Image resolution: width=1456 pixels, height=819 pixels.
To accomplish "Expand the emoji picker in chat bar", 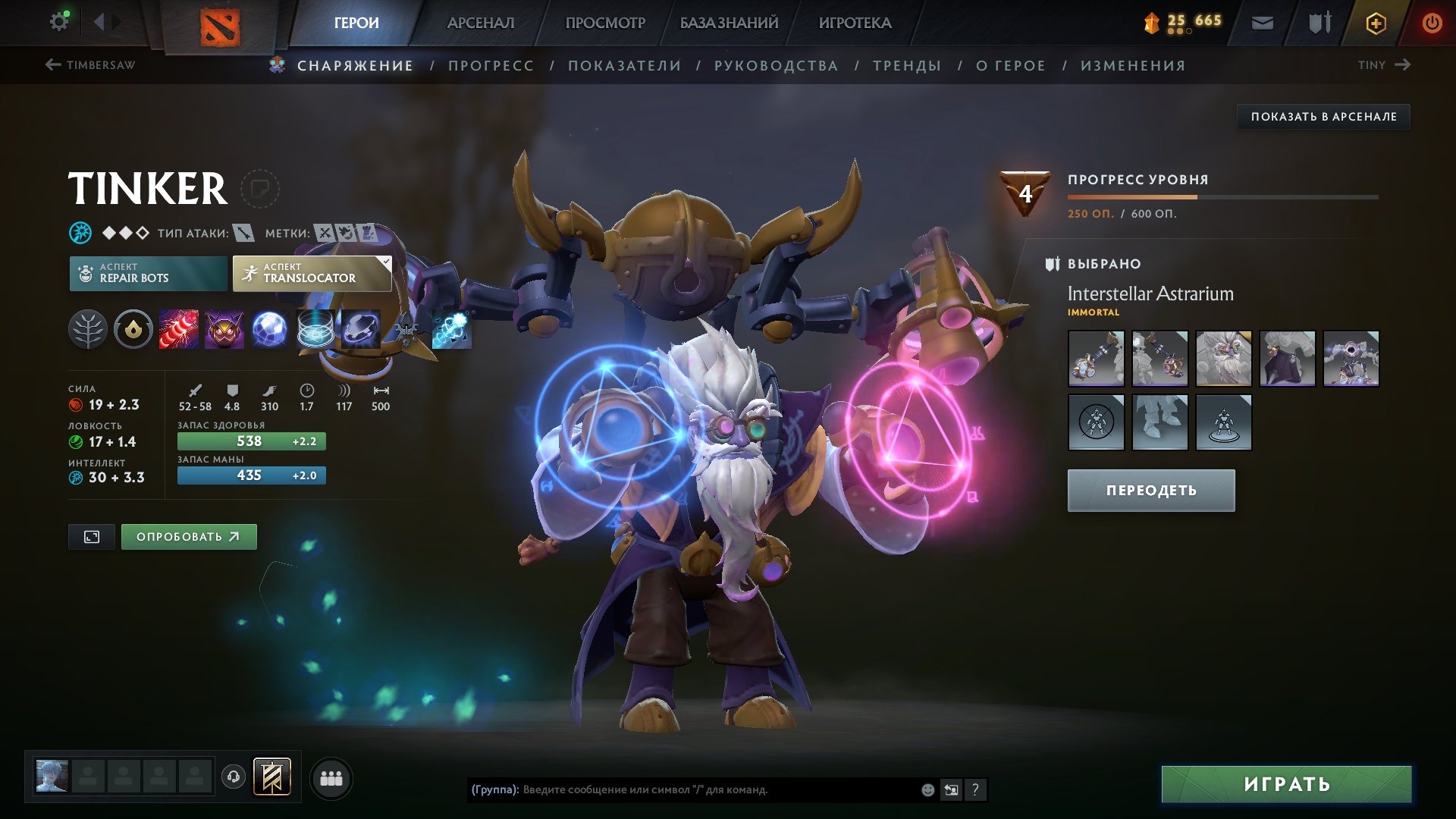I will point(927,789).
